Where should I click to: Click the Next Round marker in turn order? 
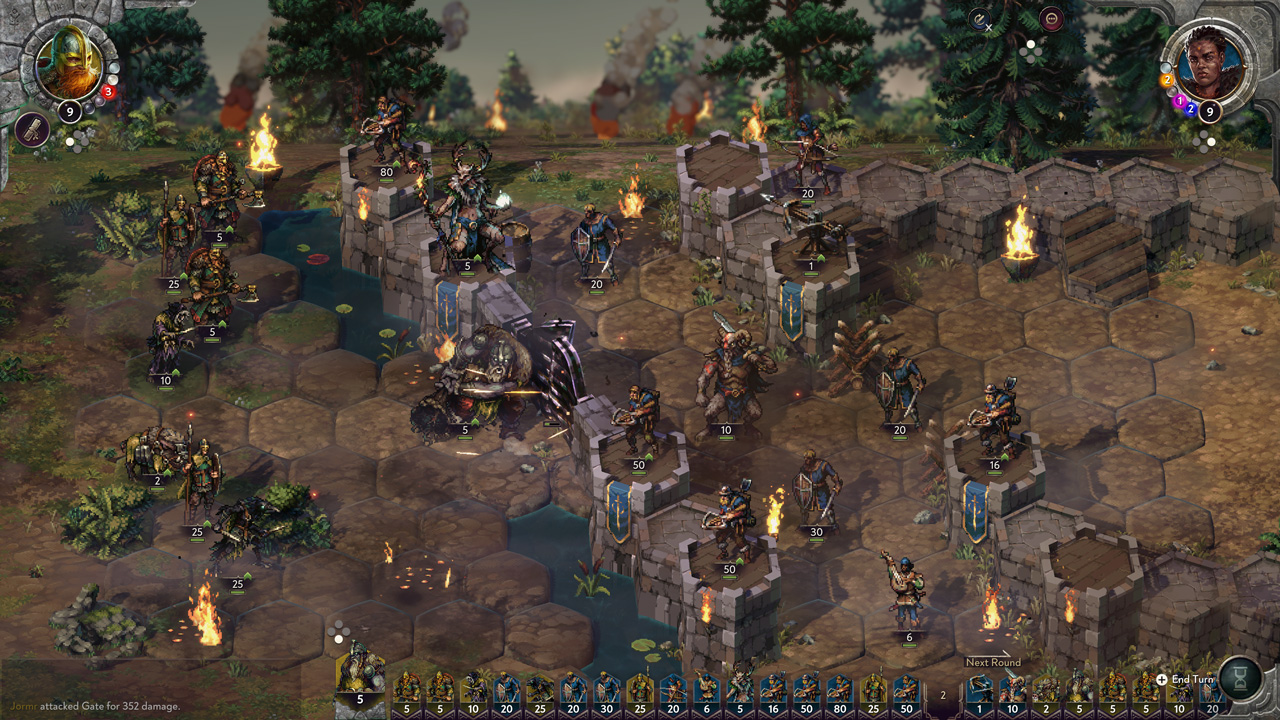[x=993, y=662]
